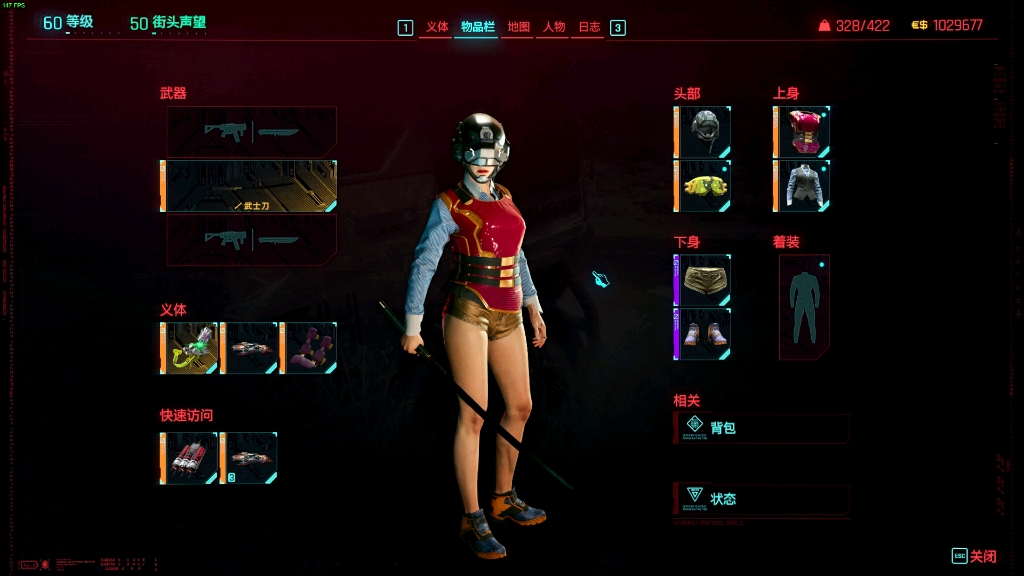Open the 状态 stats panel
This screenshot has height=576, width=1024.
[762, 499]
